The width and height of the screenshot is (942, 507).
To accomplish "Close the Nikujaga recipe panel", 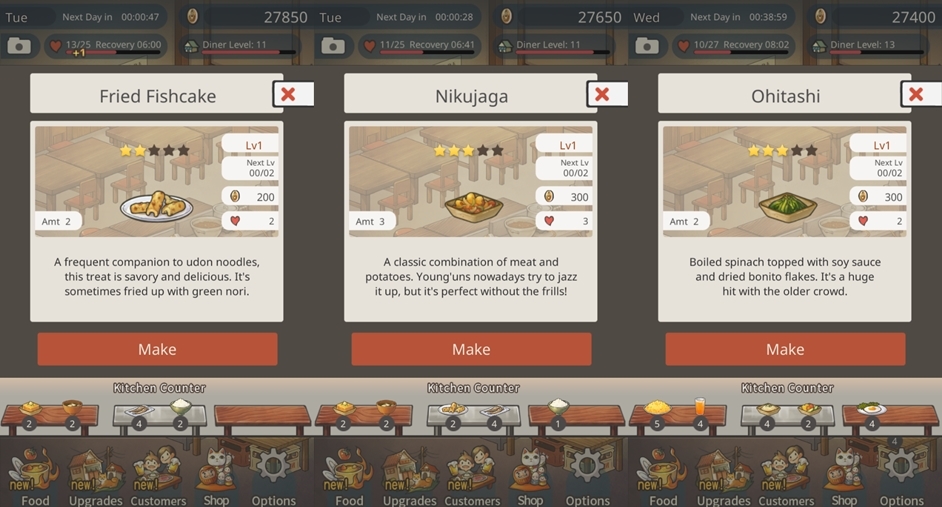I will [x=603, y=94].
